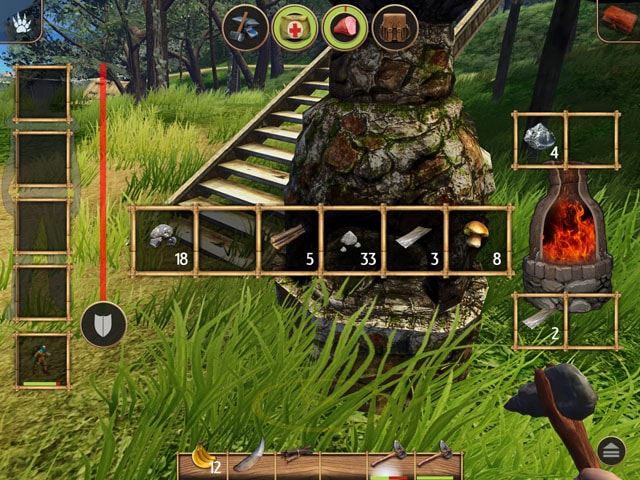Select the bundle of sticks hotbar slot
The image size is (640, 480).
point(297,459)
